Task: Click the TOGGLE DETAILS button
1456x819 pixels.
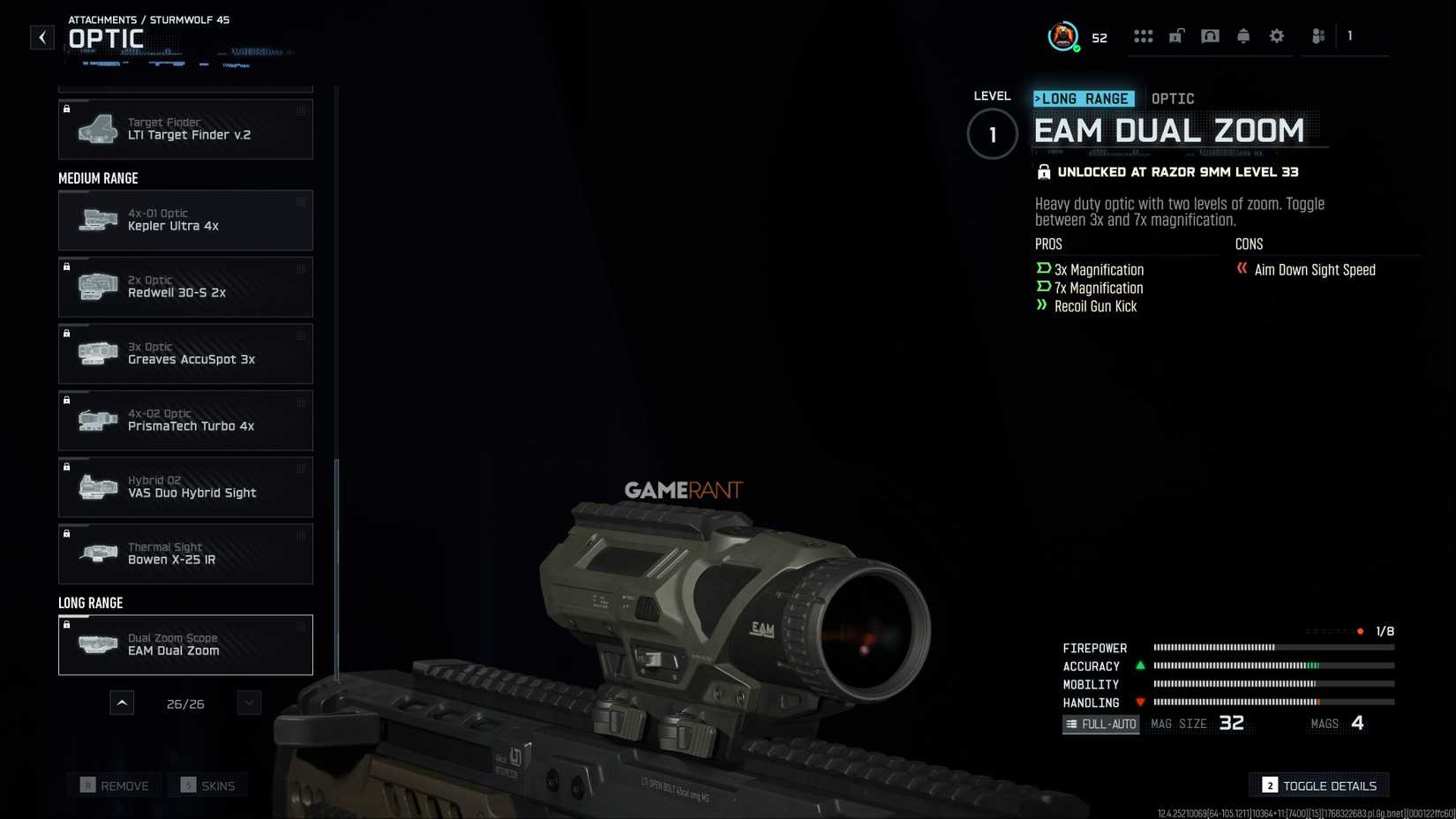Action: (1317, 785)
